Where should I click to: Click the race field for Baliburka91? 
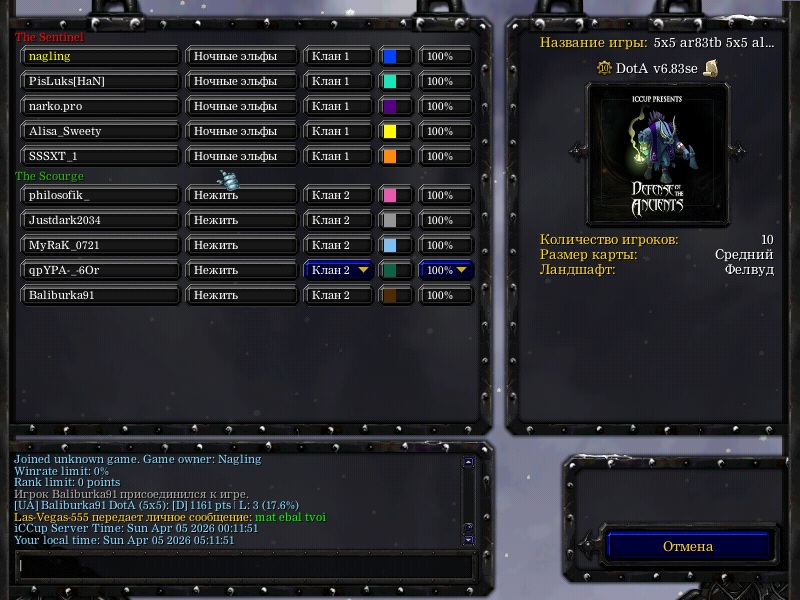pos(242,296)
